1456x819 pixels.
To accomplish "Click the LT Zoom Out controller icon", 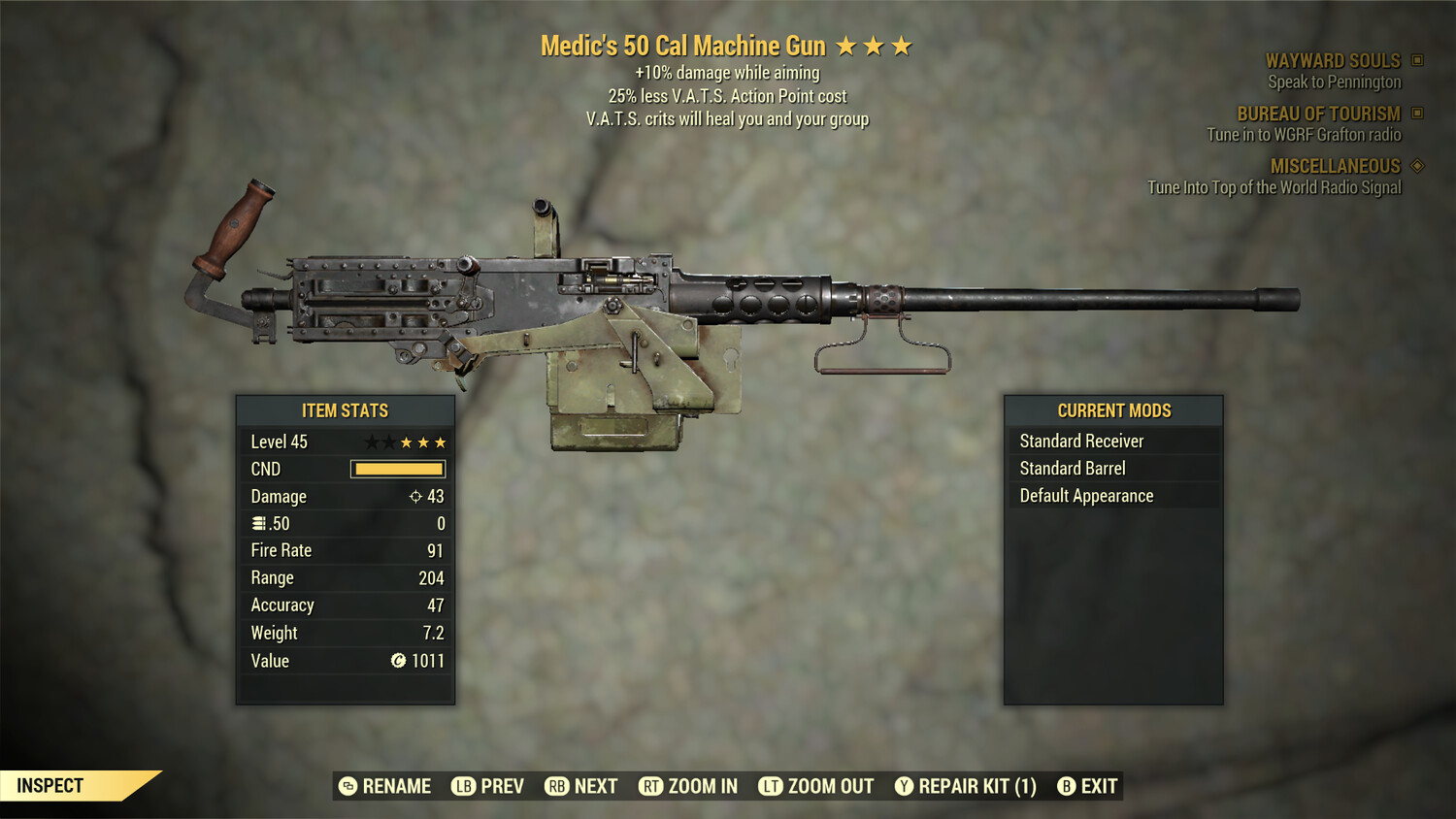I will pyautogui.click(x=772, y=786).
